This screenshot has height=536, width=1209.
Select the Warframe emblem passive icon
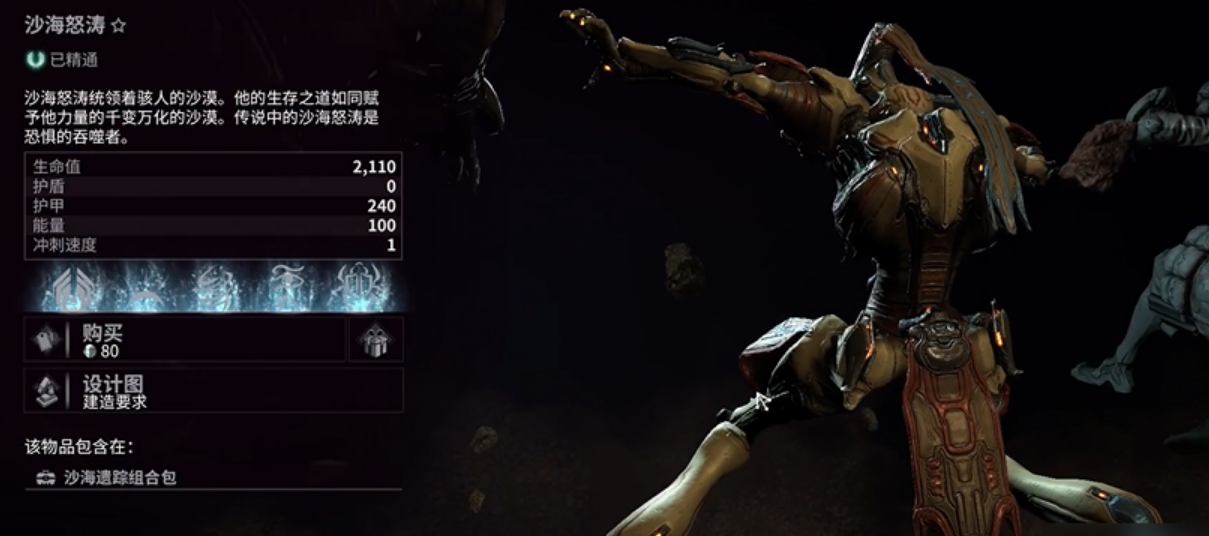click(x=75, y=288)
